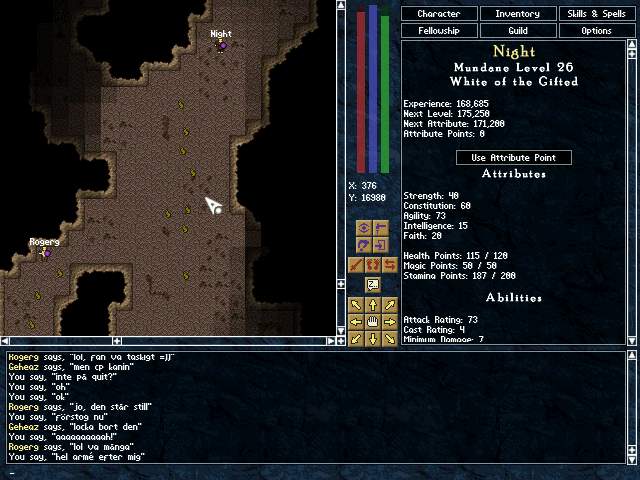Open the Character panel
The width and height of the screenshot is (640, 480).
[439, 14]
